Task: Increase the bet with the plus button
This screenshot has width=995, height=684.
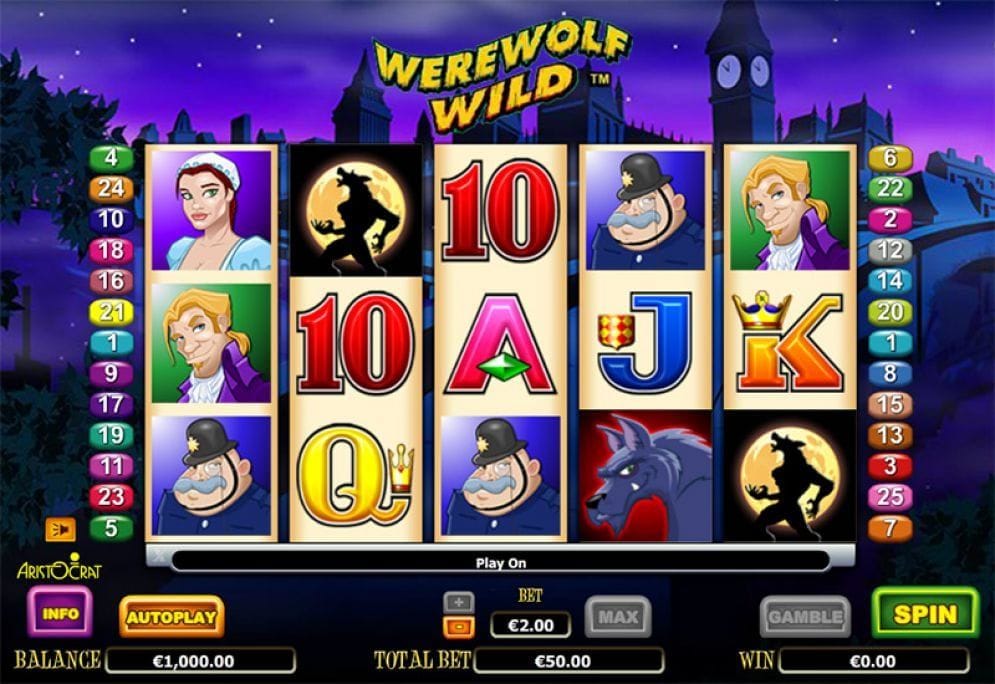Action: click(x=459, y=602)
